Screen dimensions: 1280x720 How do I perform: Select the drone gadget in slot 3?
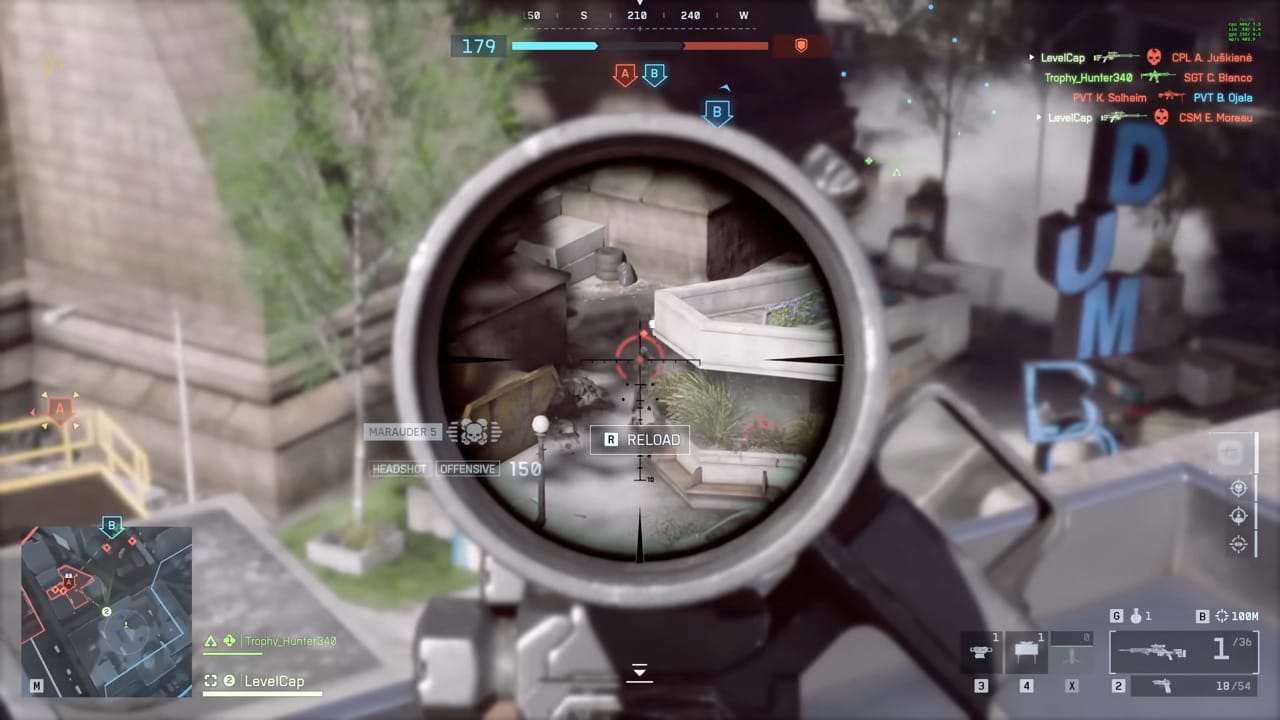tap(980, 653)
